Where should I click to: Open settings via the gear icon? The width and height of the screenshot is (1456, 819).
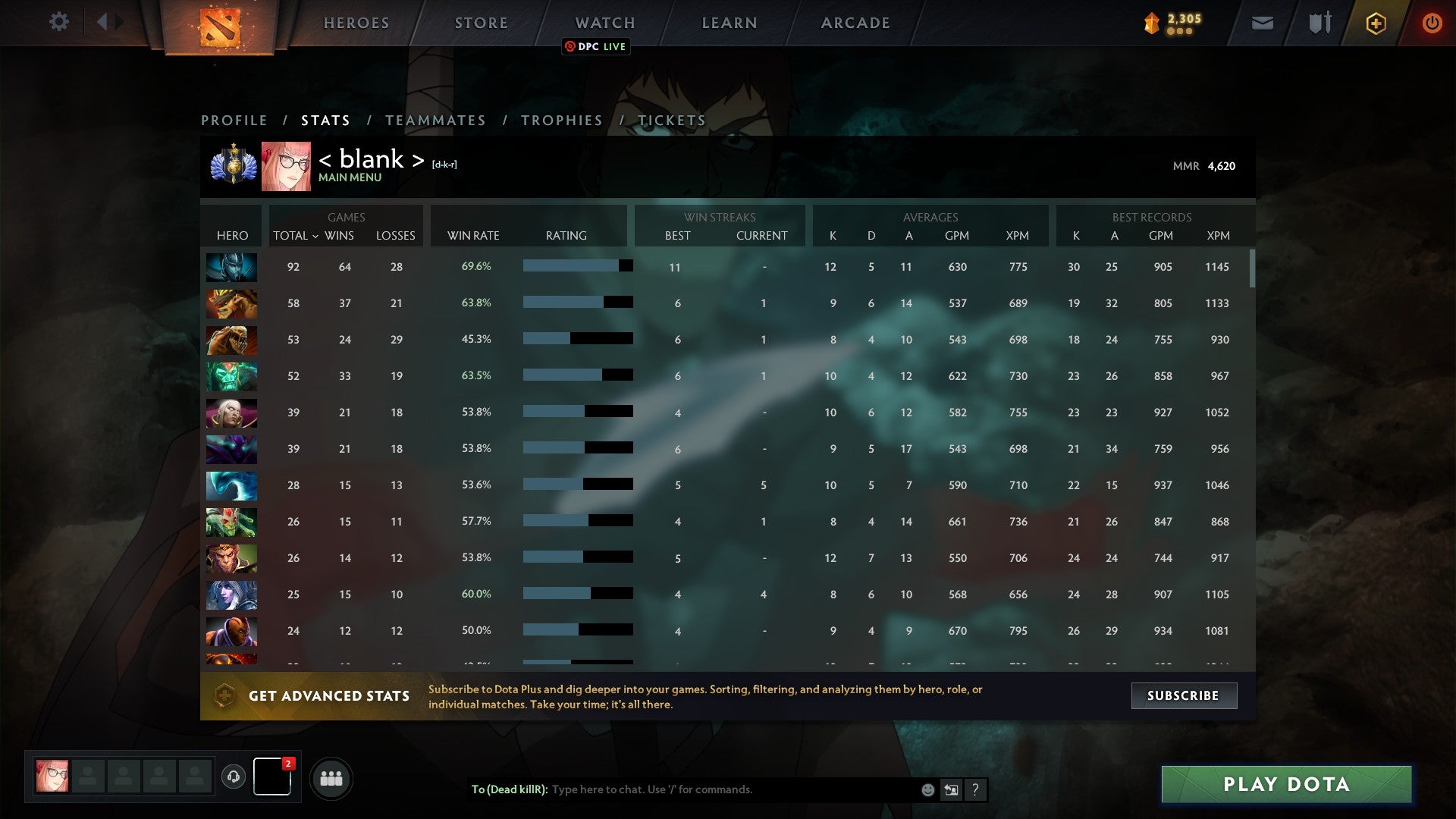[x=59, y=22]
